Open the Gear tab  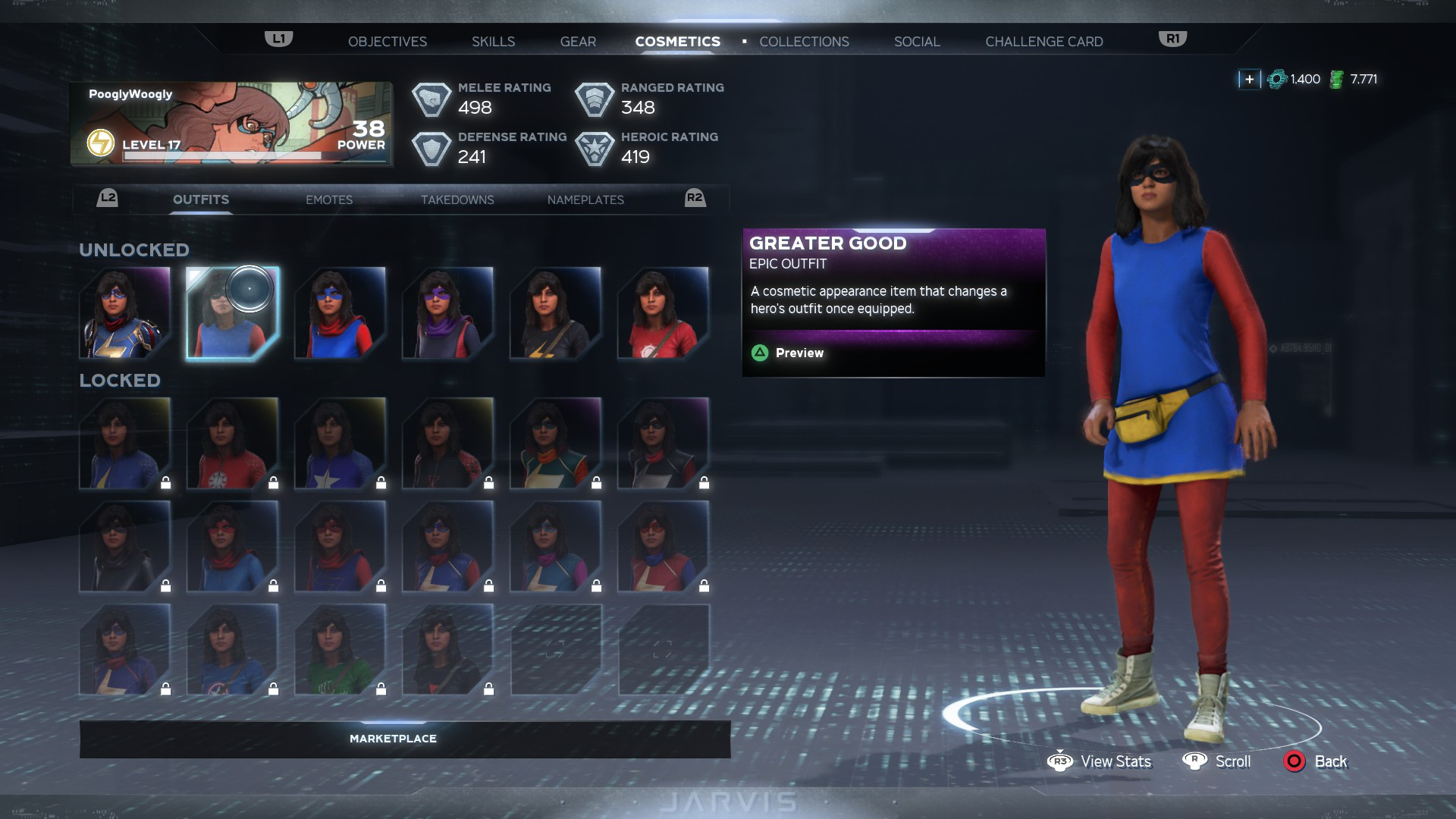(578, 42)
